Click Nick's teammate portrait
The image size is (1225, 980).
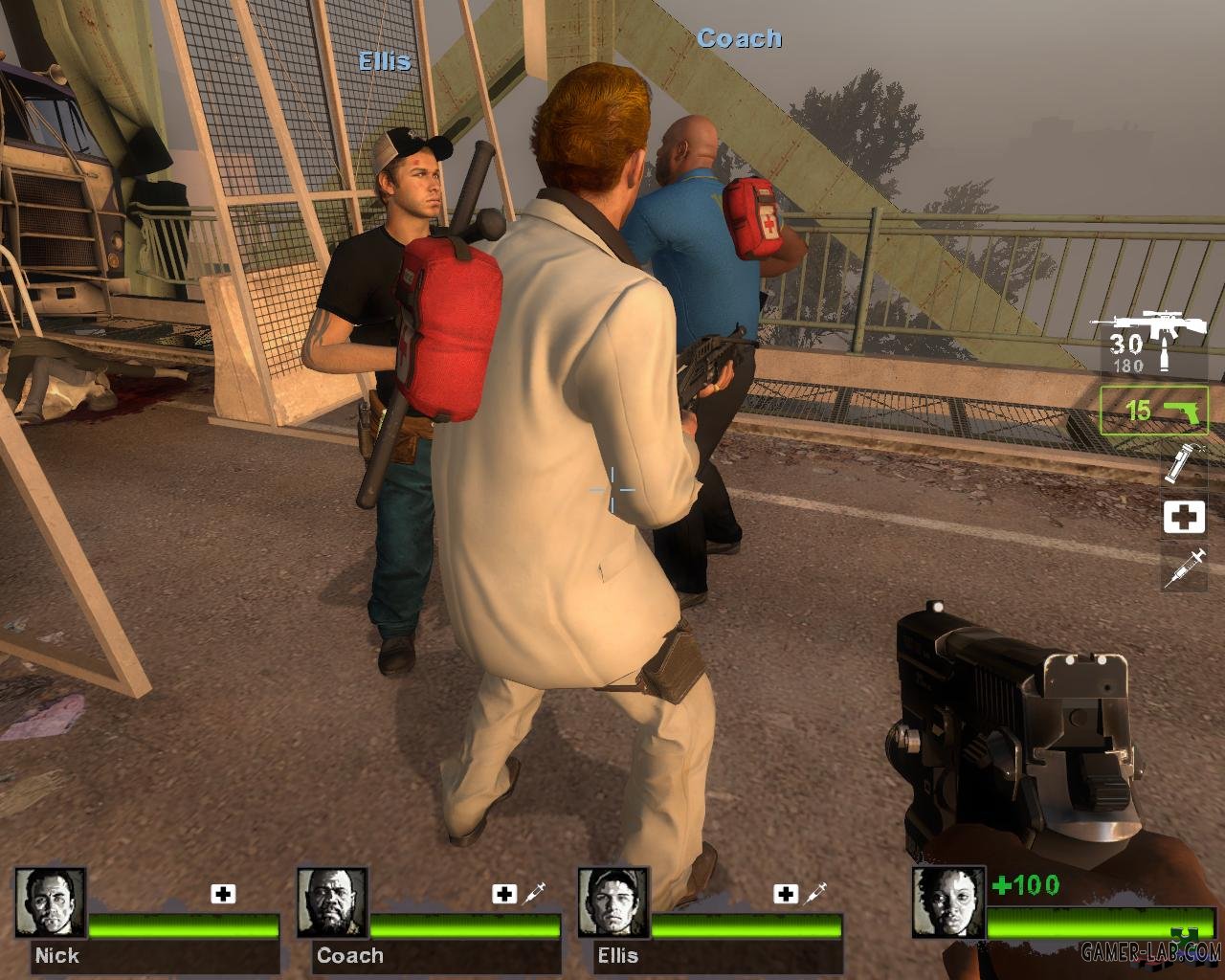[x=51, y=902]
